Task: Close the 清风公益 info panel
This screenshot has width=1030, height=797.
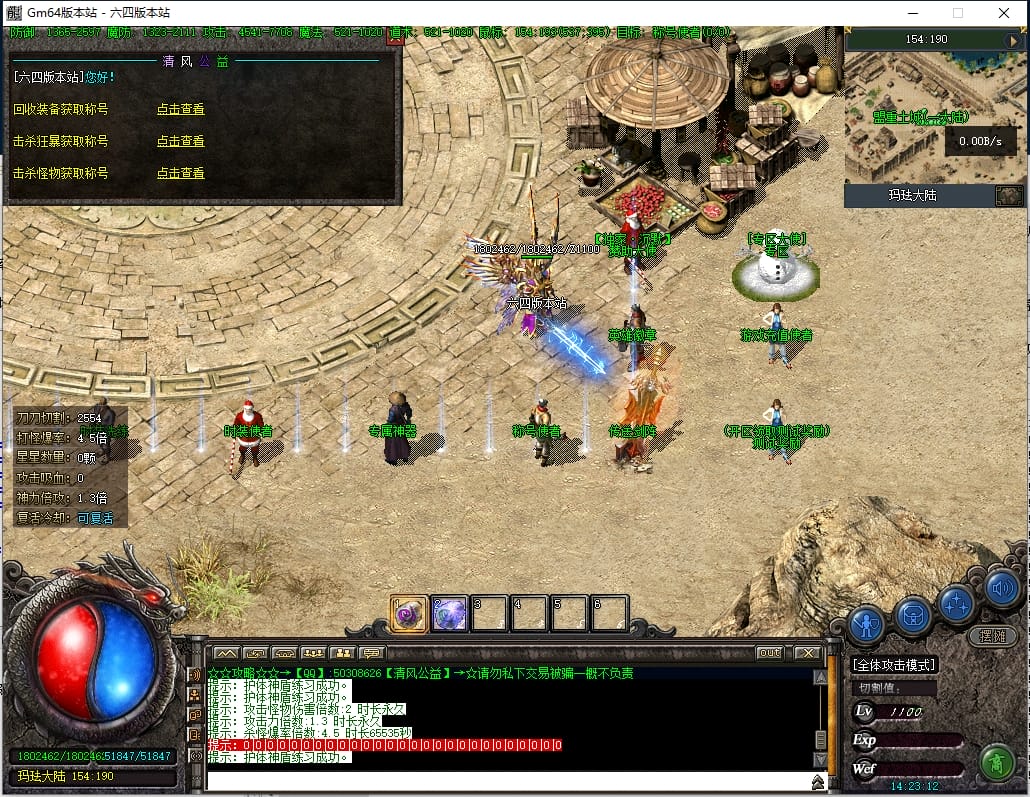Action: [395, 39]
